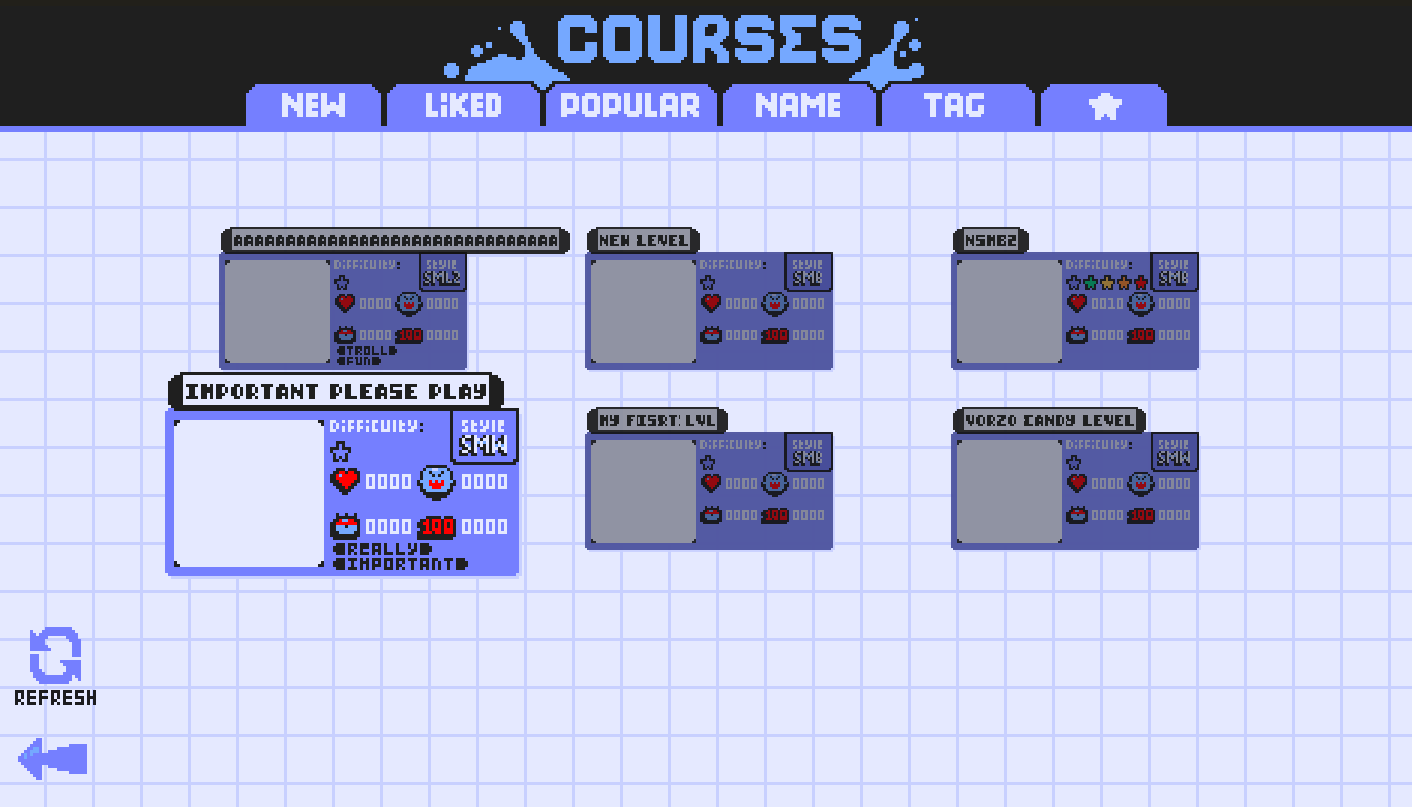1412x807 pixels.
Task: Click the Boo icon on VORZO CANDY LEVEL
Action: 1141,483
